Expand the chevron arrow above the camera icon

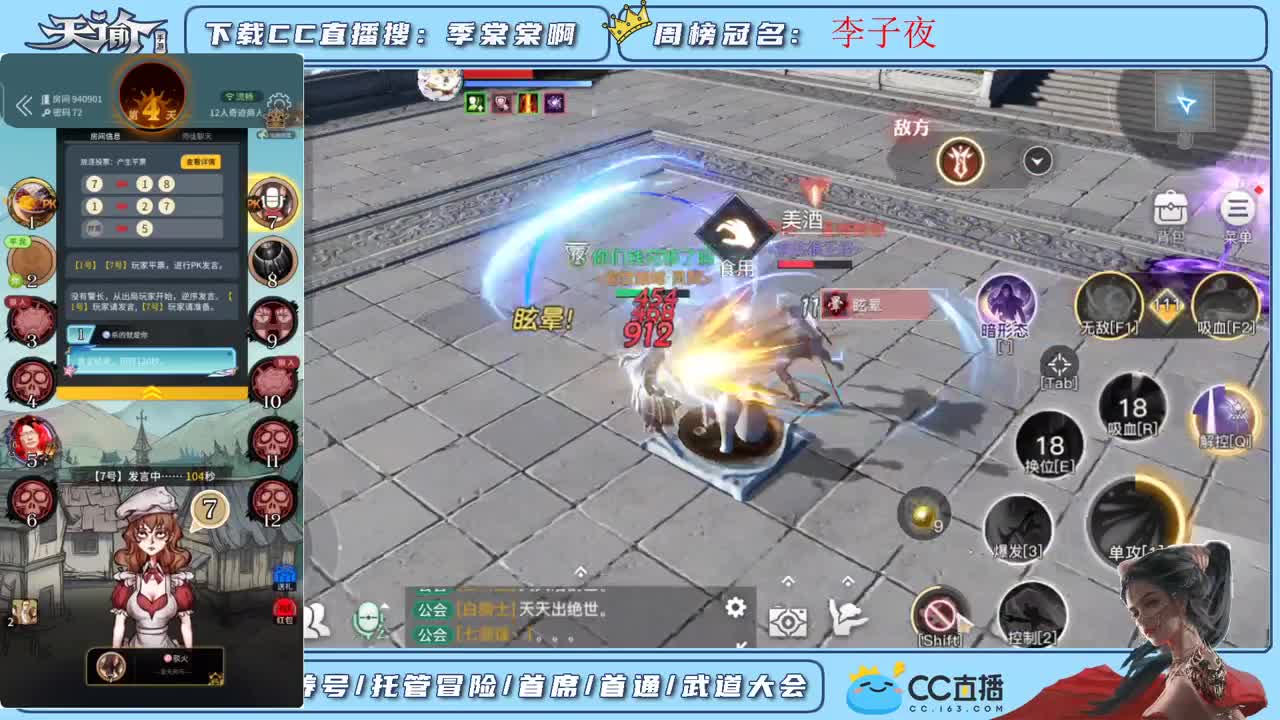[x=789, y=582]
